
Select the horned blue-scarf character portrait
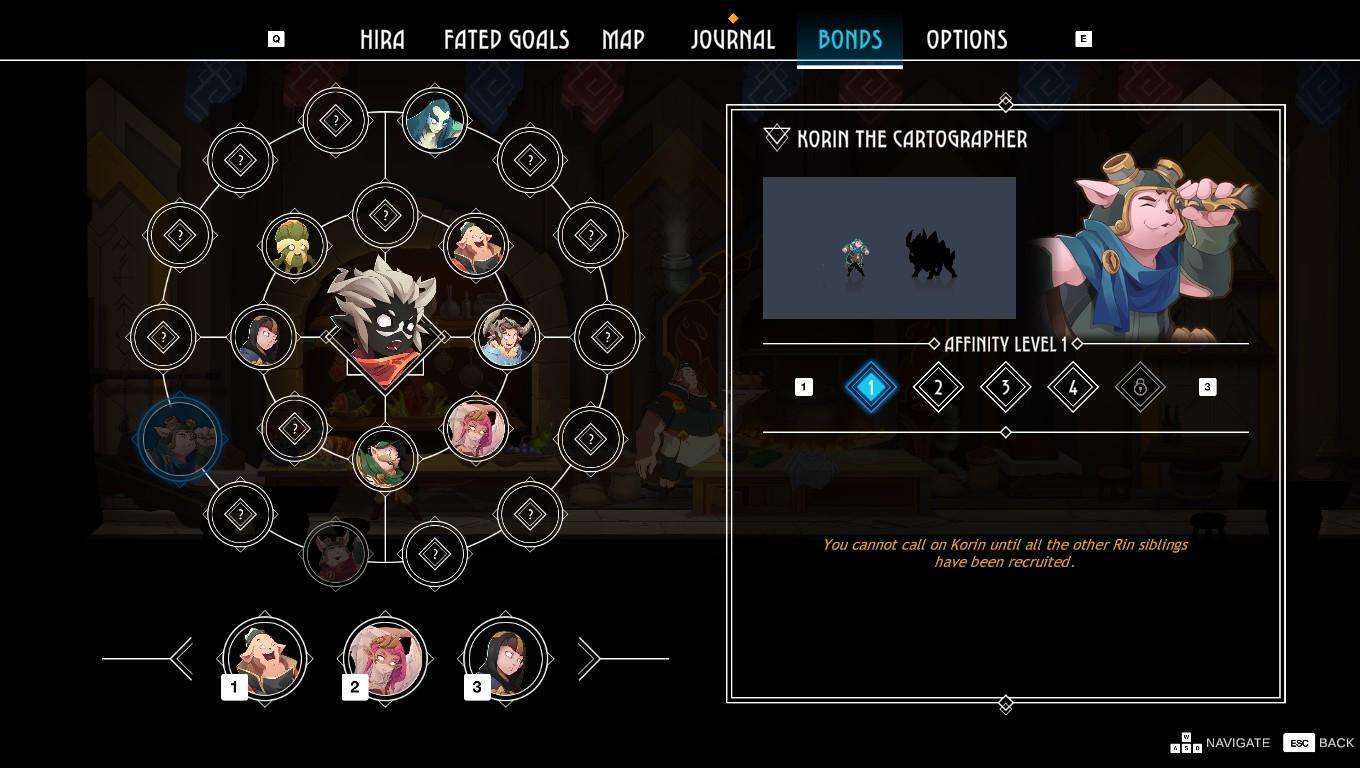point(507,337)
